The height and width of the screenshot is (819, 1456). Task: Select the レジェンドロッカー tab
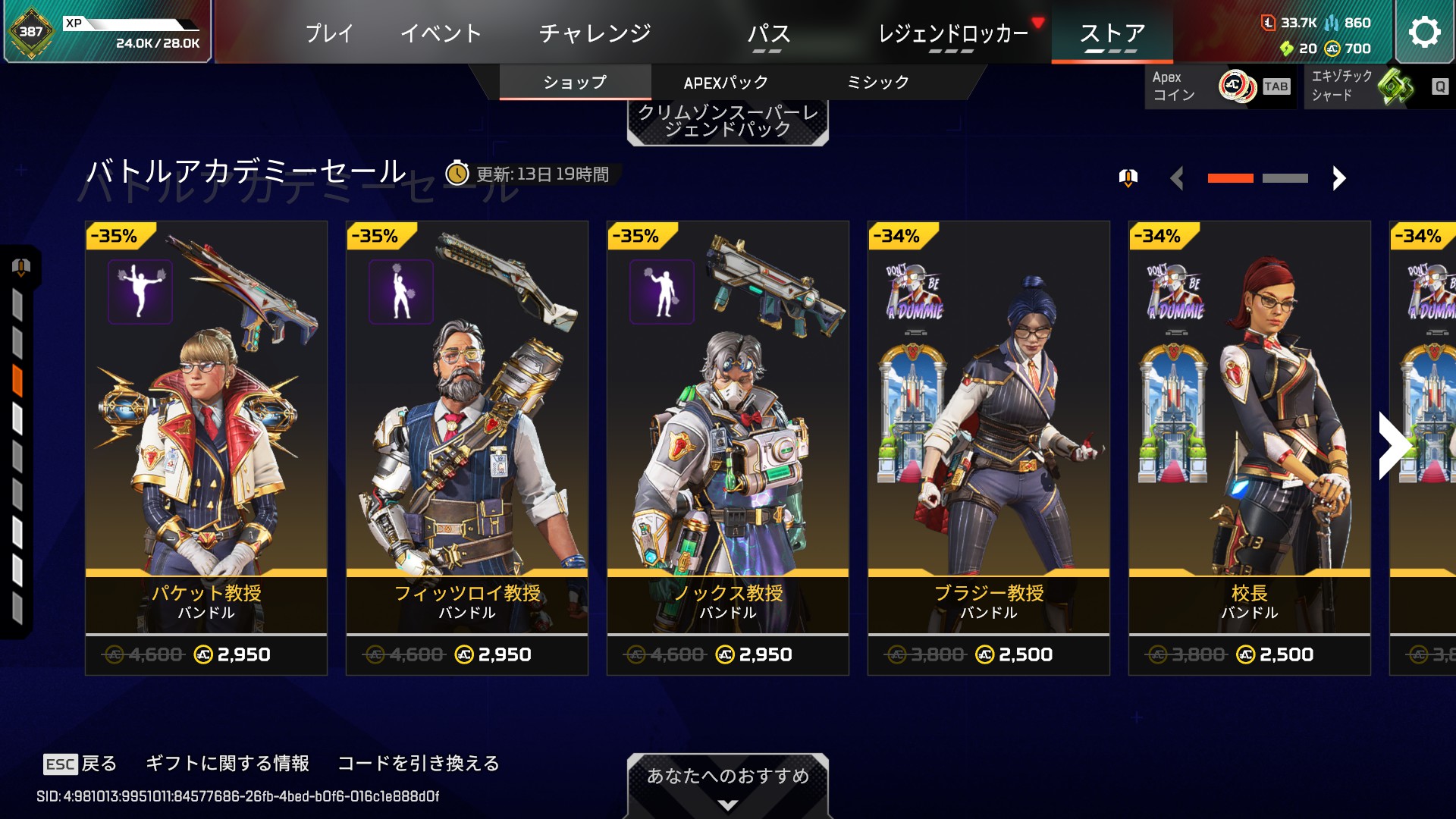952,33
